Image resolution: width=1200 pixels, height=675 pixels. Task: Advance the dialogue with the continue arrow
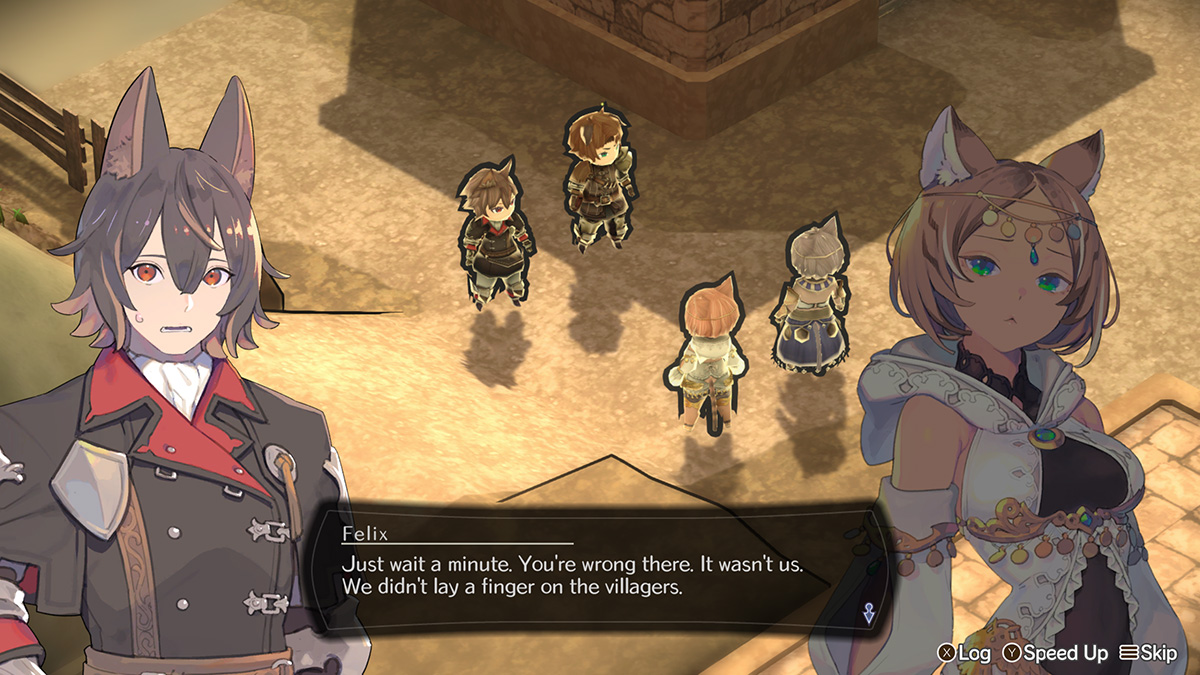pyautogui.click(x=867, y=614)
